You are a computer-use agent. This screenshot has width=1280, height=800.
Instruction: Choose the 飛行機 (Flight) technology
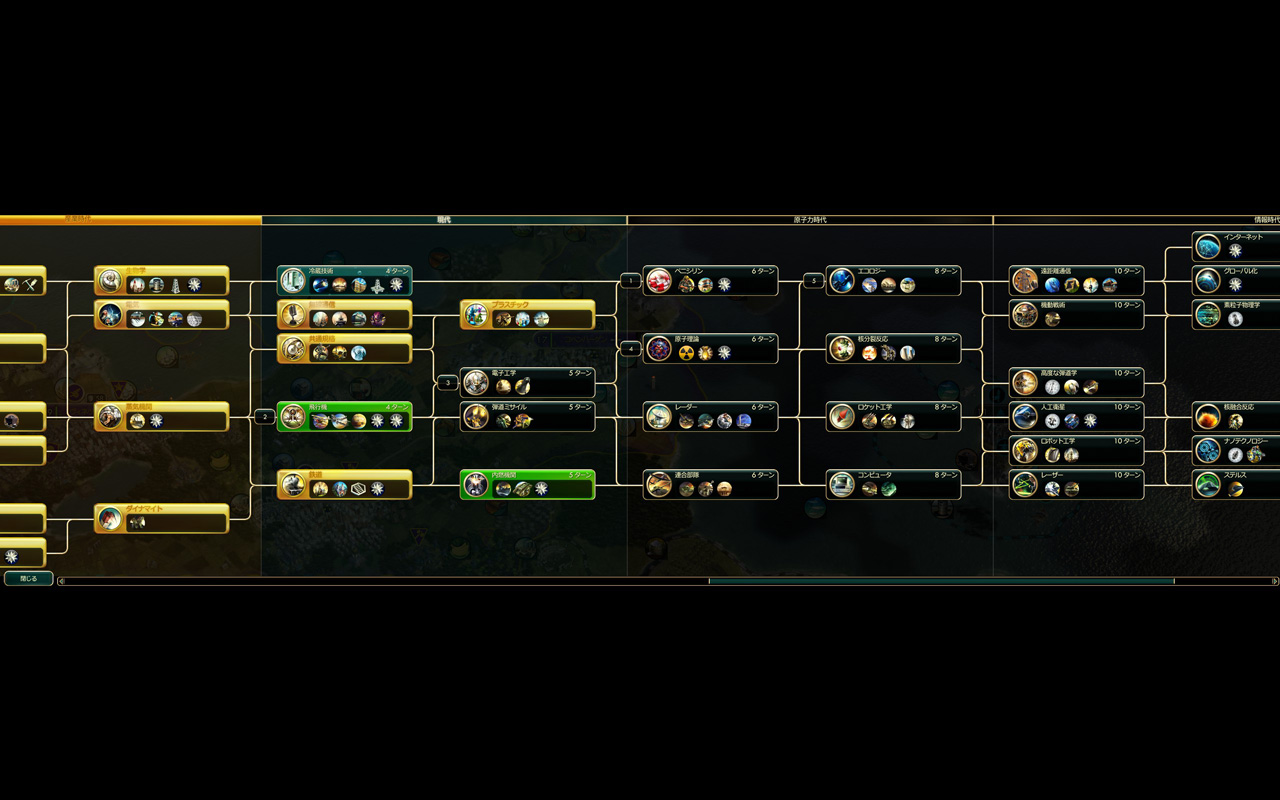tap(344, 416)
